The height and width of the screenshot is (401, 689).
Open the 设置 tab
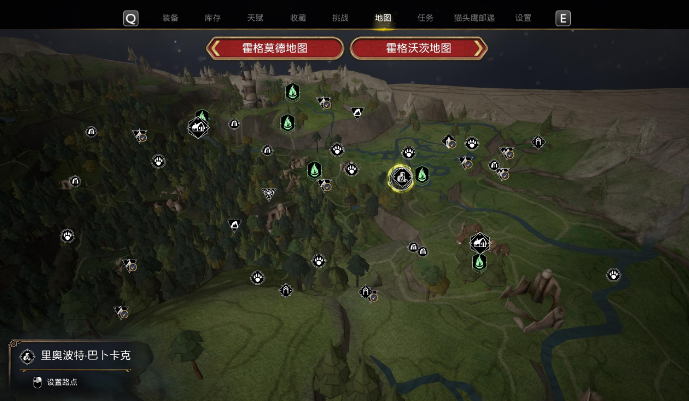(x=523, y=18)
